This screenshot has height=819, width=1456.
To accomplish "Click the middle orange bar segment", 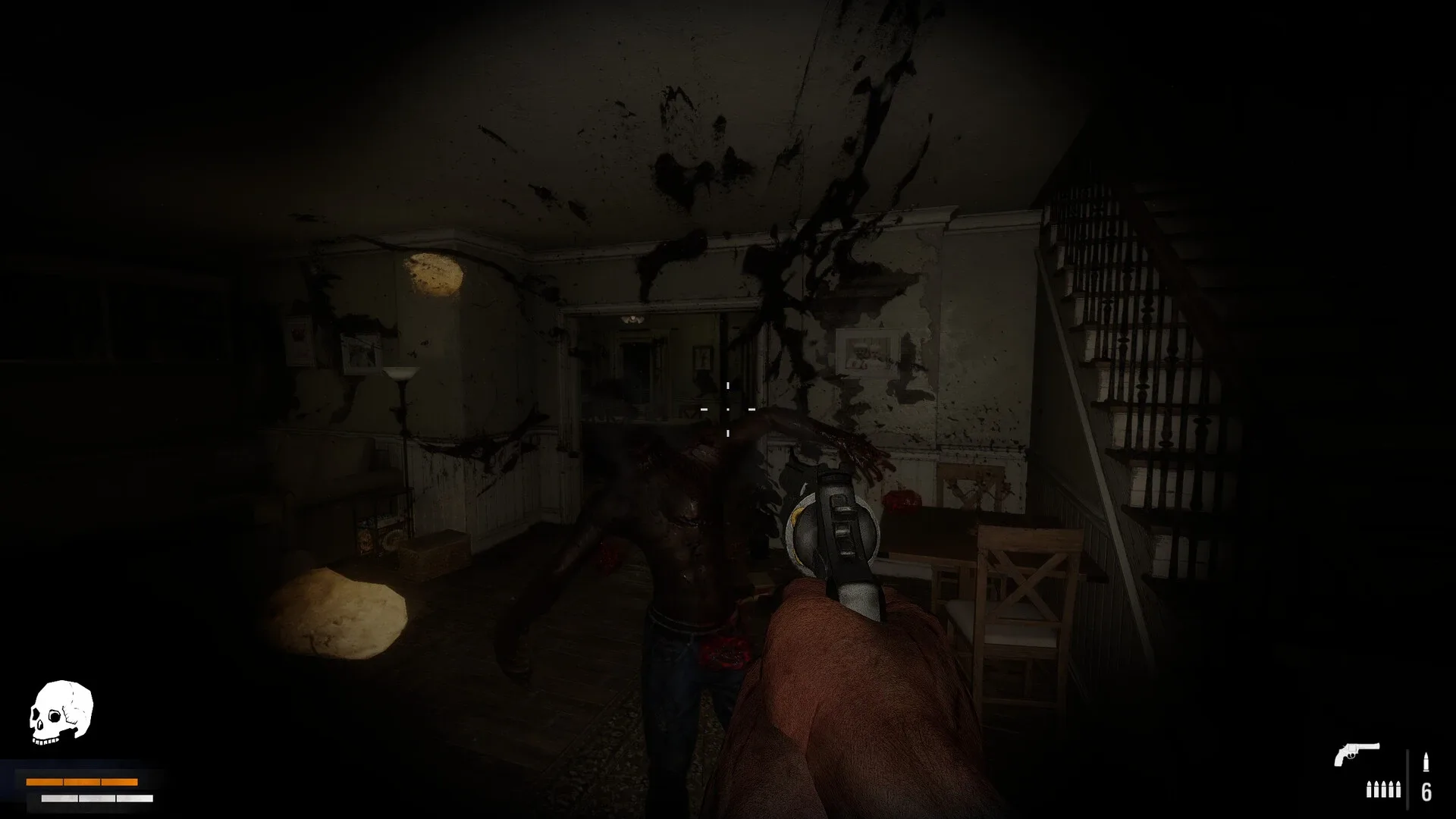I will 82,782.
